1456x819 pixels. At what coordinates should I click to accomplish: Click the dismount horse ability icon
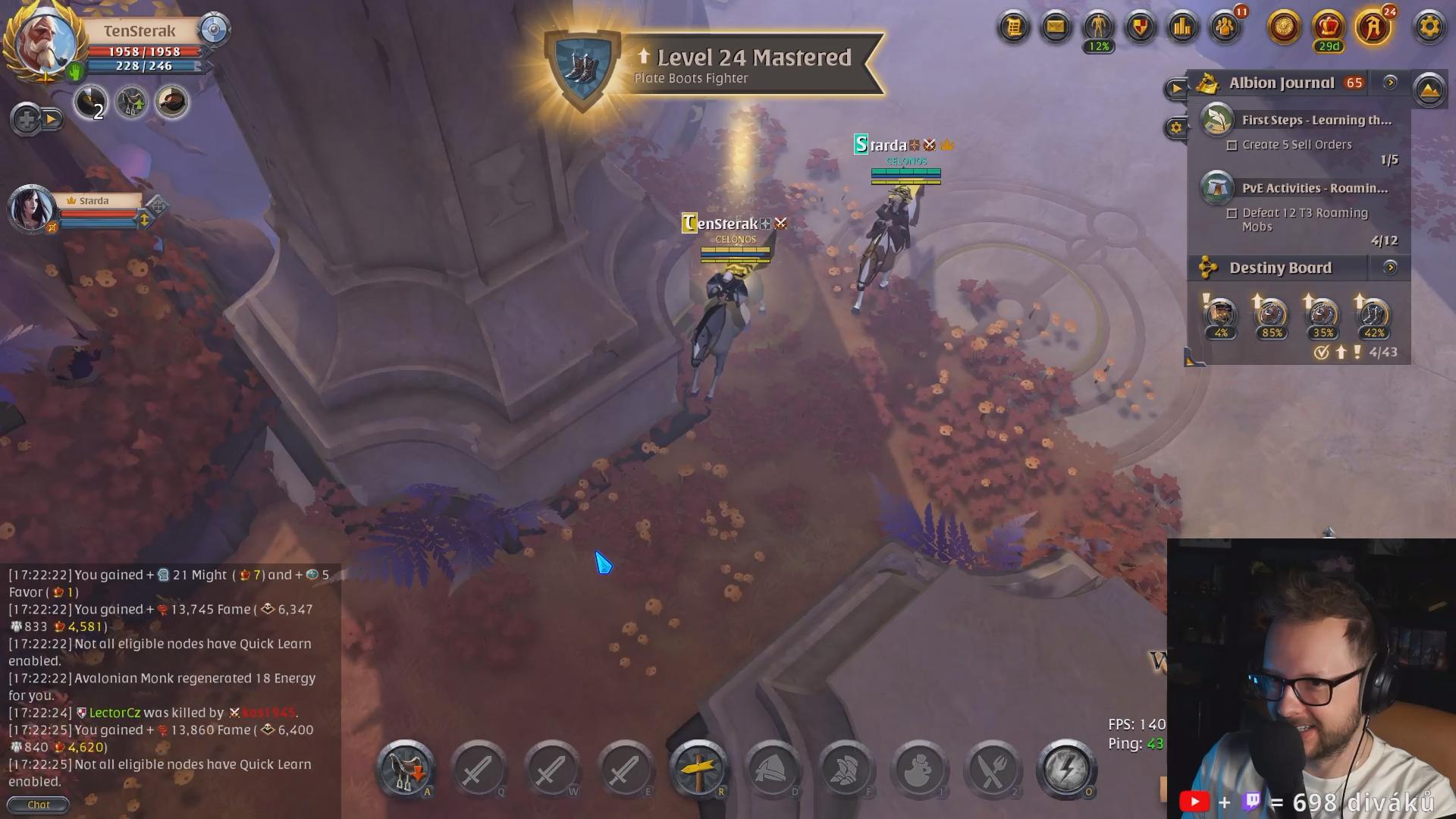coord(405,769)
